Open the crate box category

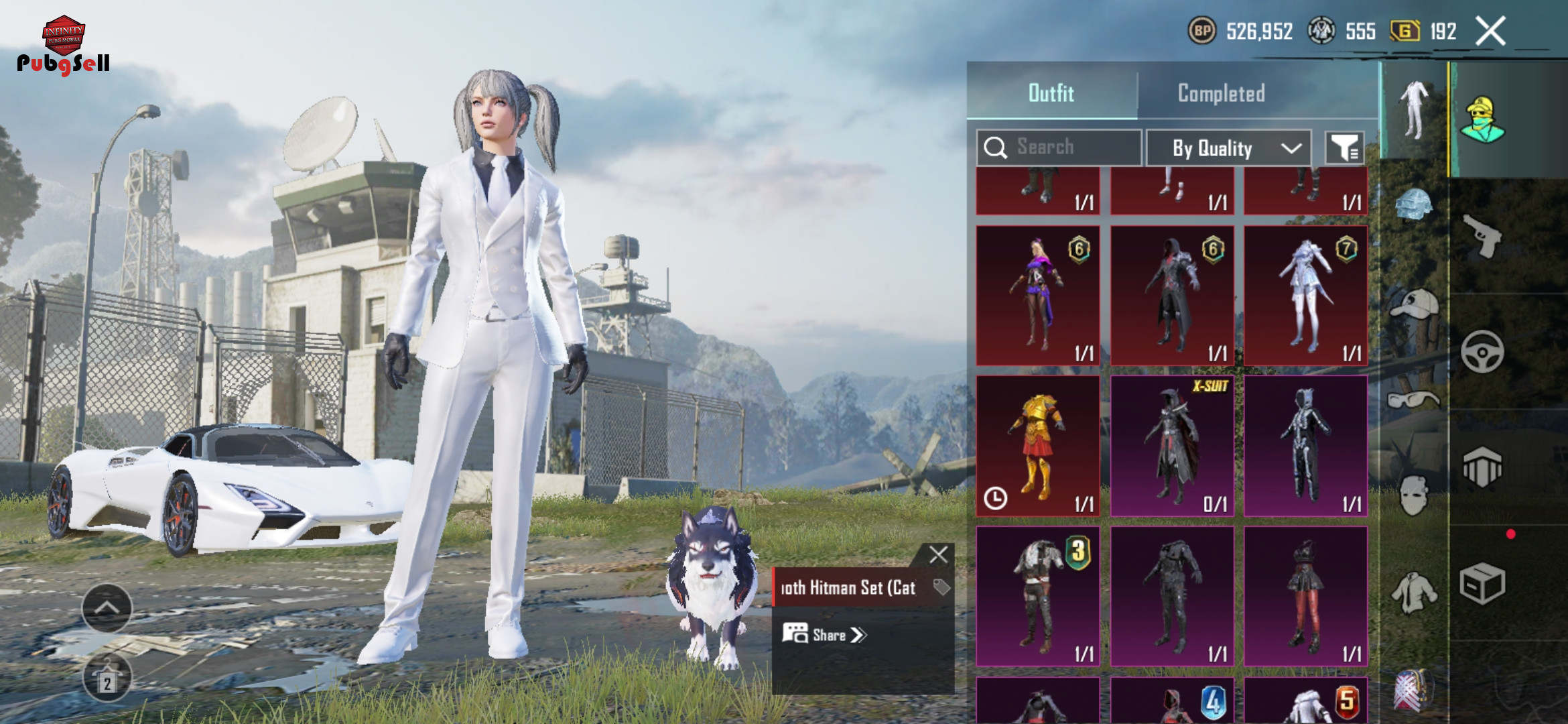pyautogui.click(x=1482, y=583)
